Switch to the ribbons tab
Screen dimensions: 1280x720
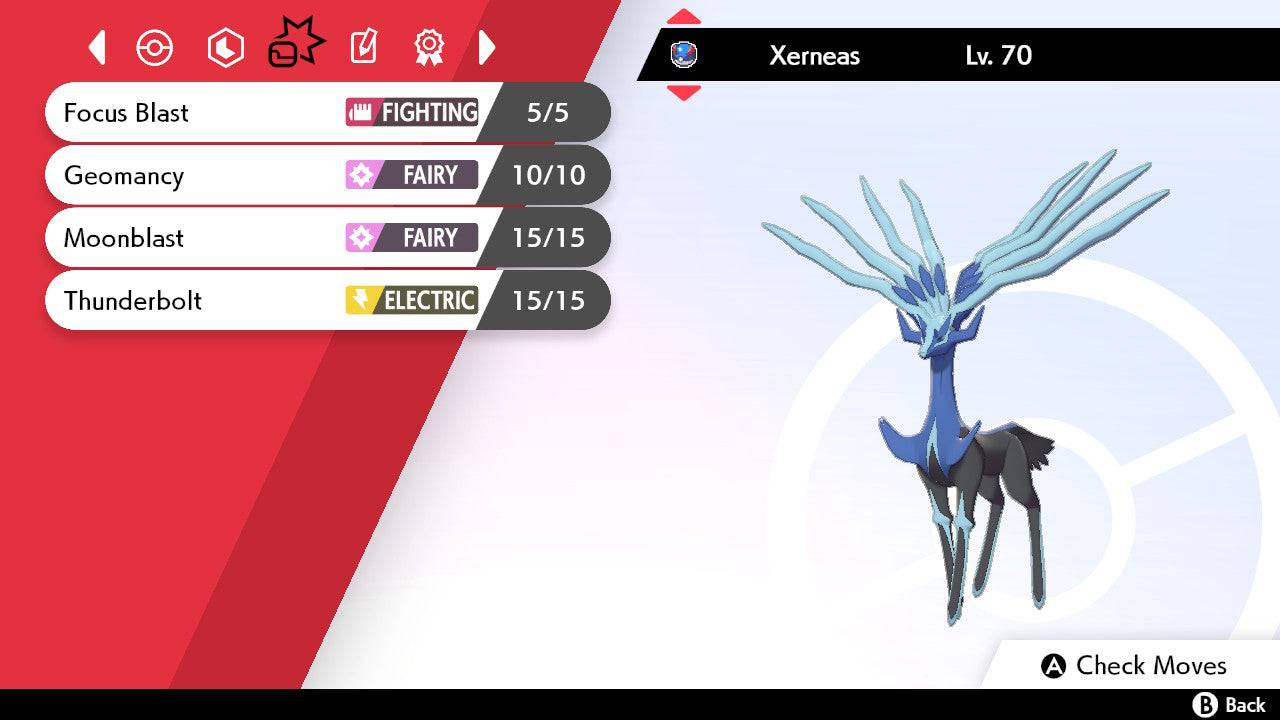click(429, 47)
